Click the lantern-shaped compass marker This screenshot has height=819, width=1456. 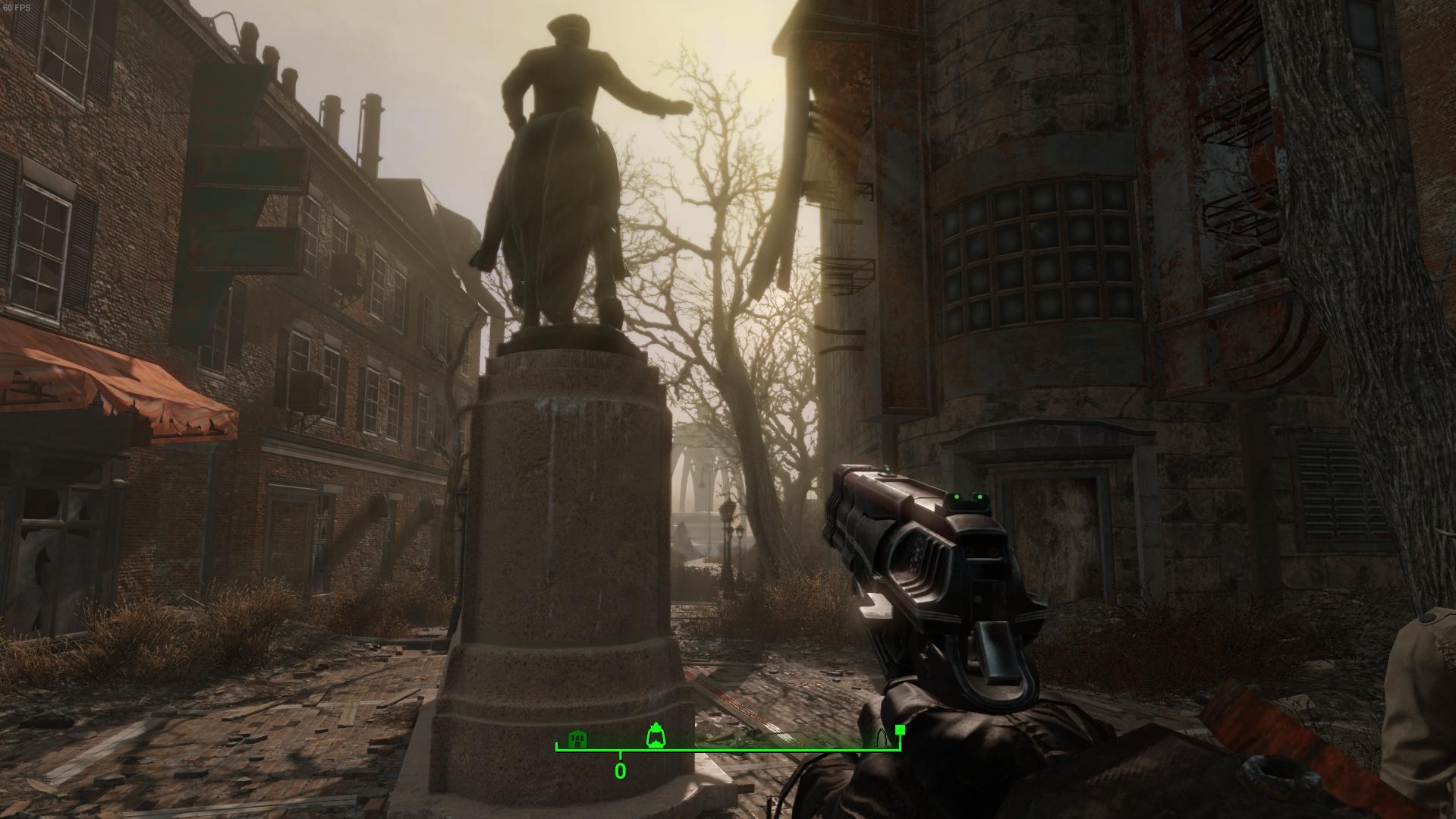655,736
